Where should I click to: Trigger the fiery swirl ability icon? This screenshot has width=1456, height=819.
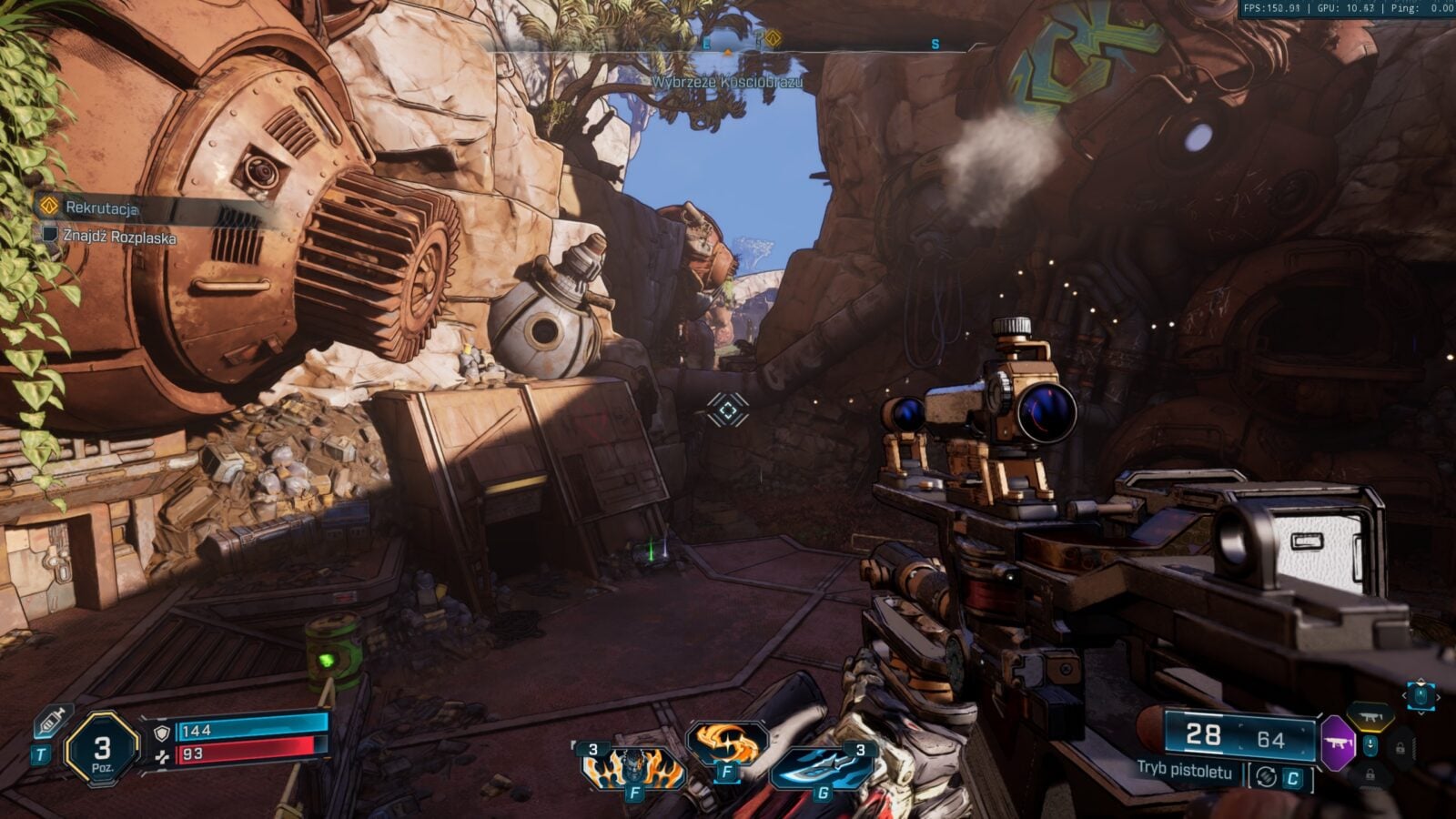(x=726, y=743)
